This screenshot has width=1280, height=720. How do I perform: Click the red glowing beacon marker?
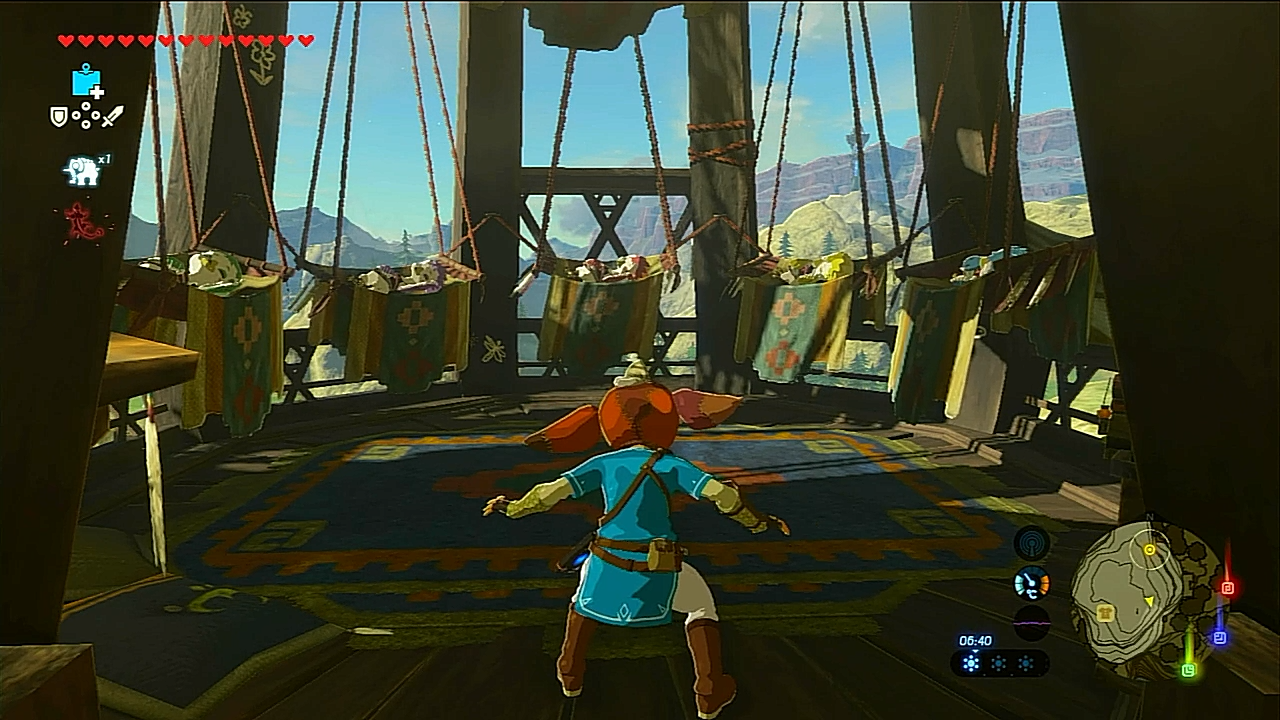(x=1228, y=587)
